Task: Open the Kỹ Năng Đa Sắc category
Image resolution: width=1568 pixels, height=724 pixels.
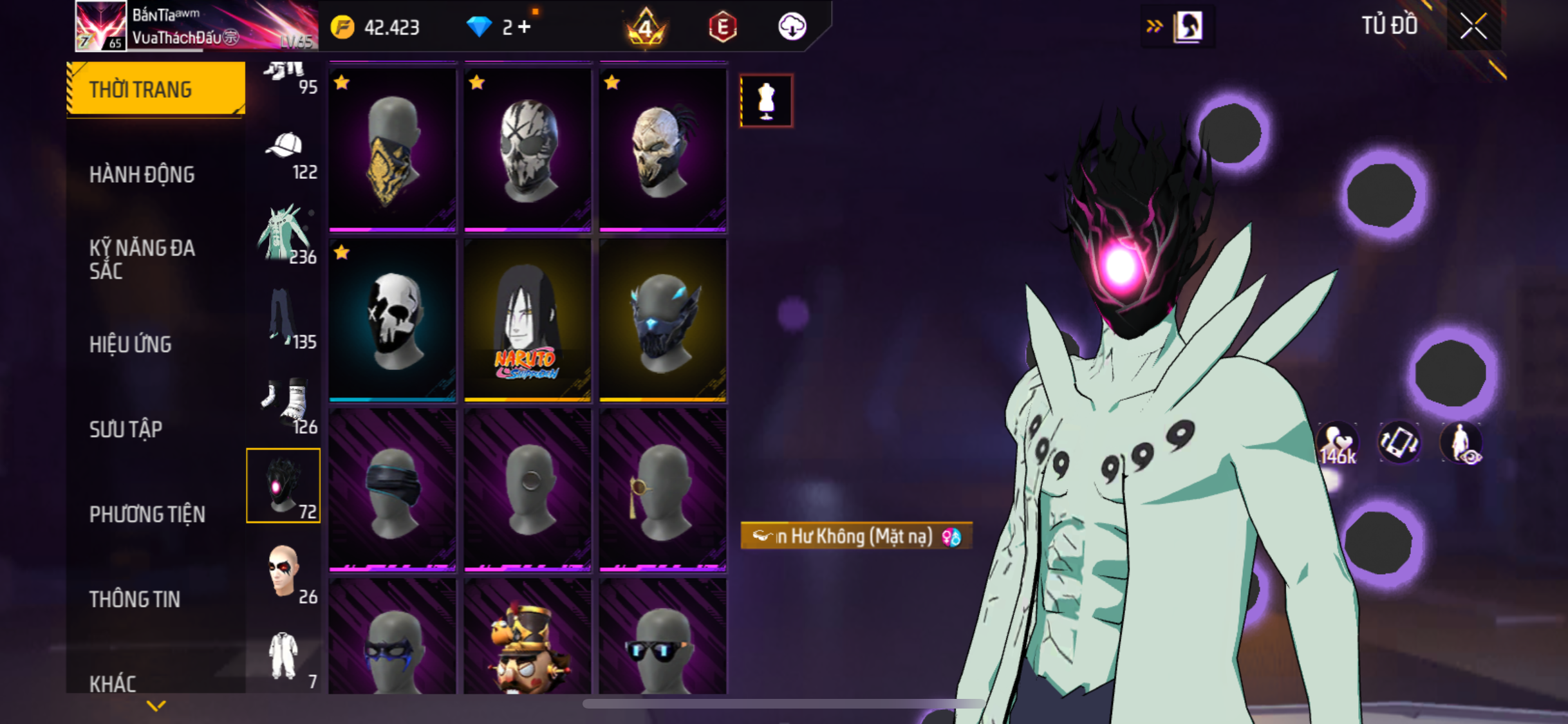Action: 142,259
